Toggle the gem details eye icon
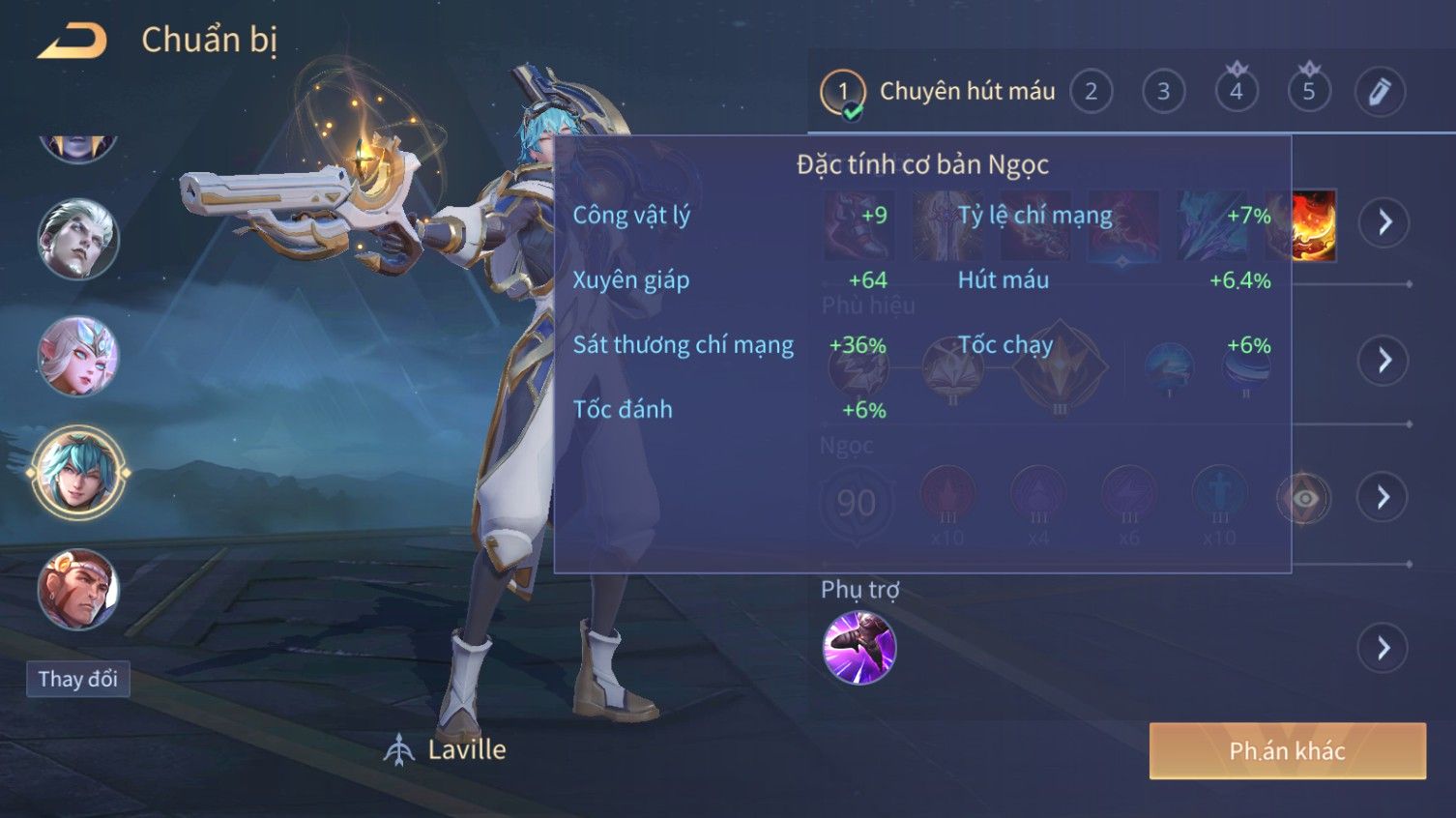 point(1304,498)
